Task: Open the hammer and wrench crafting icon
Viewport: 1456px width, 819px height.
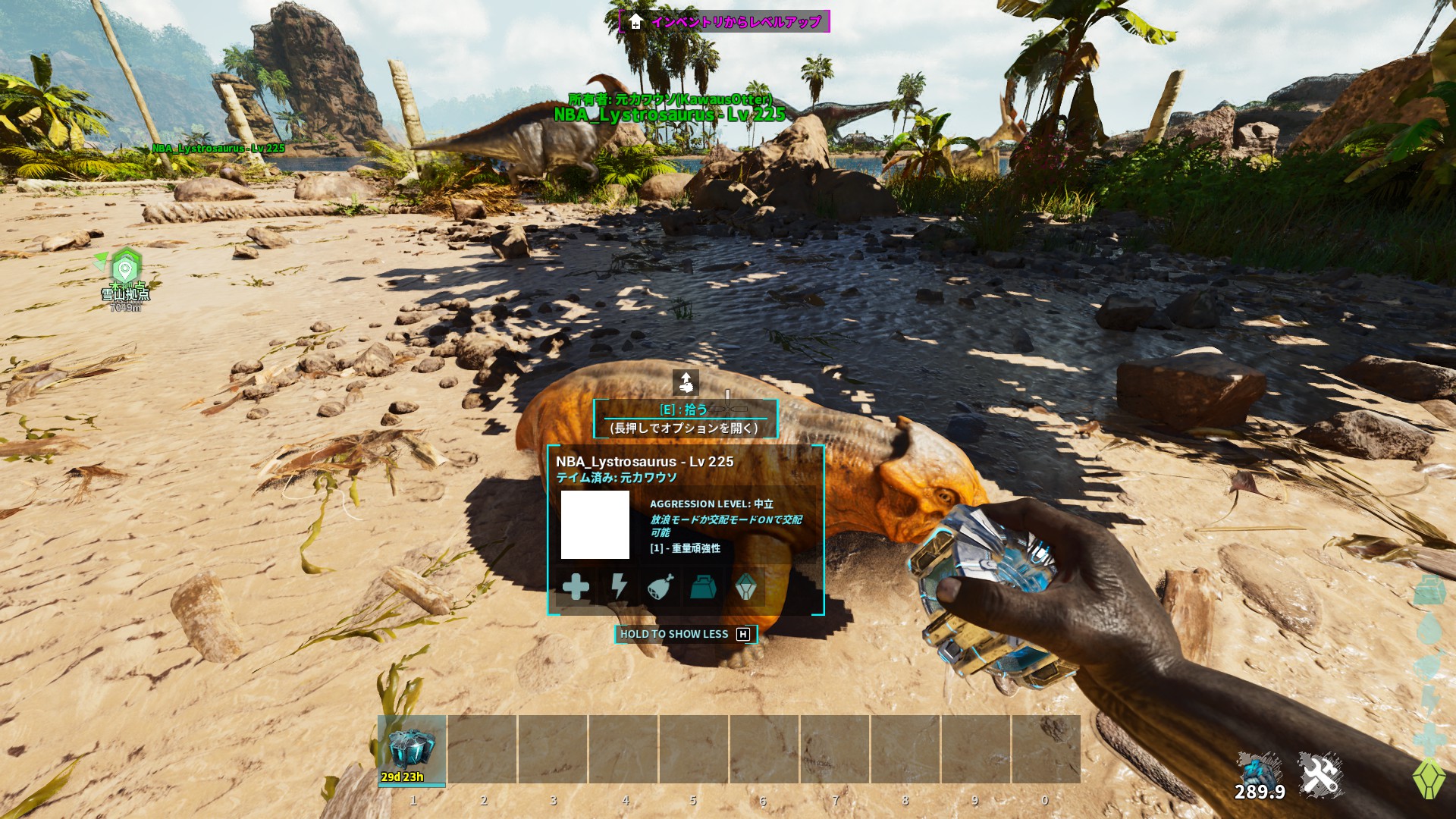Action: click(x=1319, y=774)
